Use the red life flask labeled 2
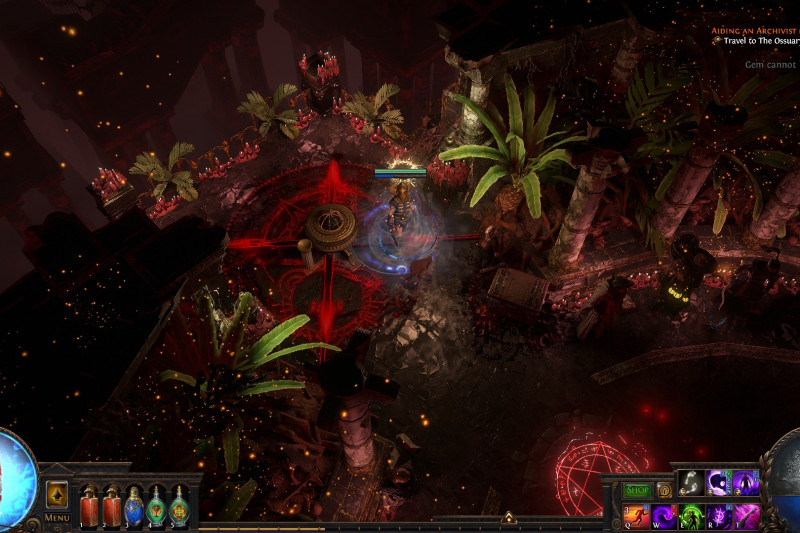The height and width of the screenshot is (533, 800). click(111, 505)
